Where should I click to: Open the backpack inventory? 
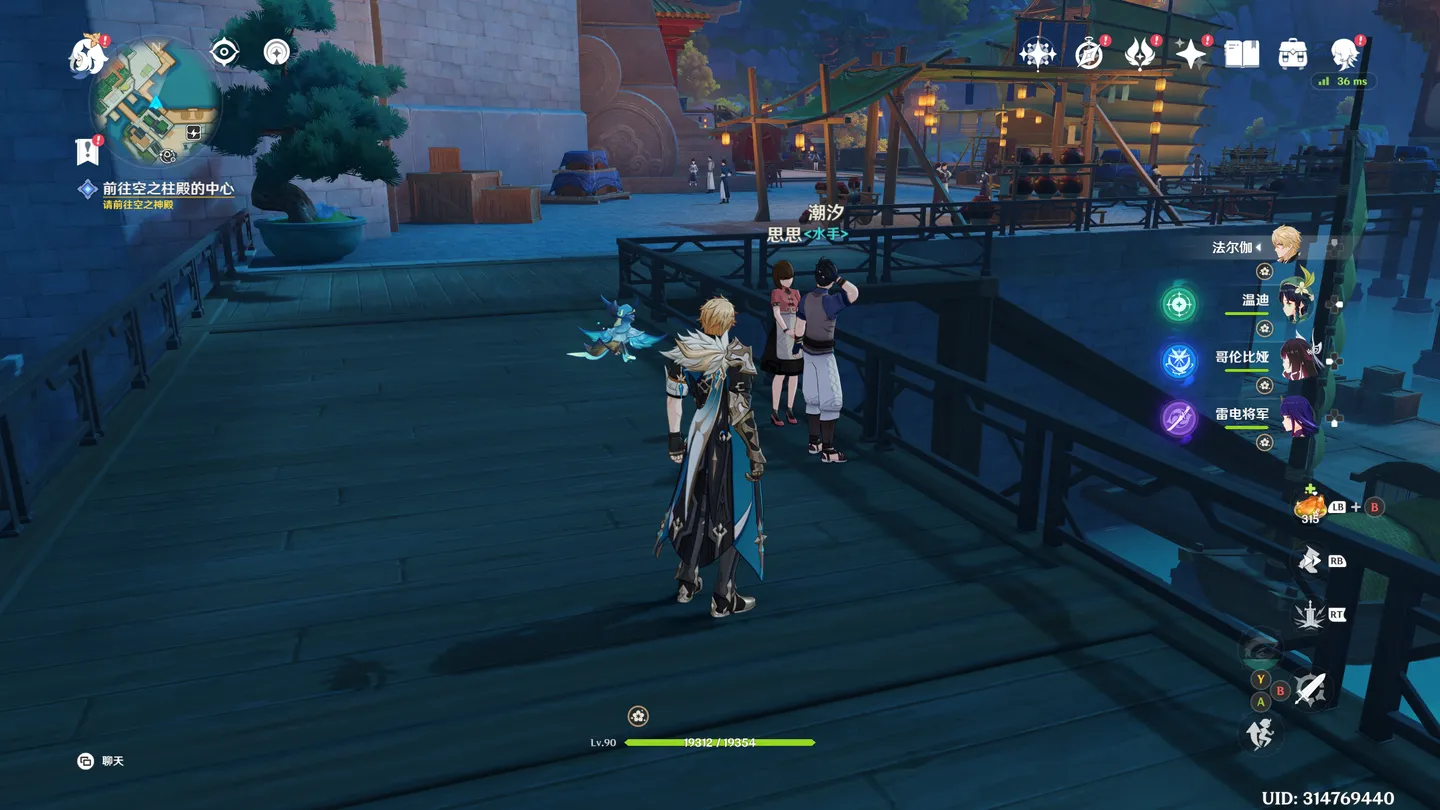point(1292,54)
